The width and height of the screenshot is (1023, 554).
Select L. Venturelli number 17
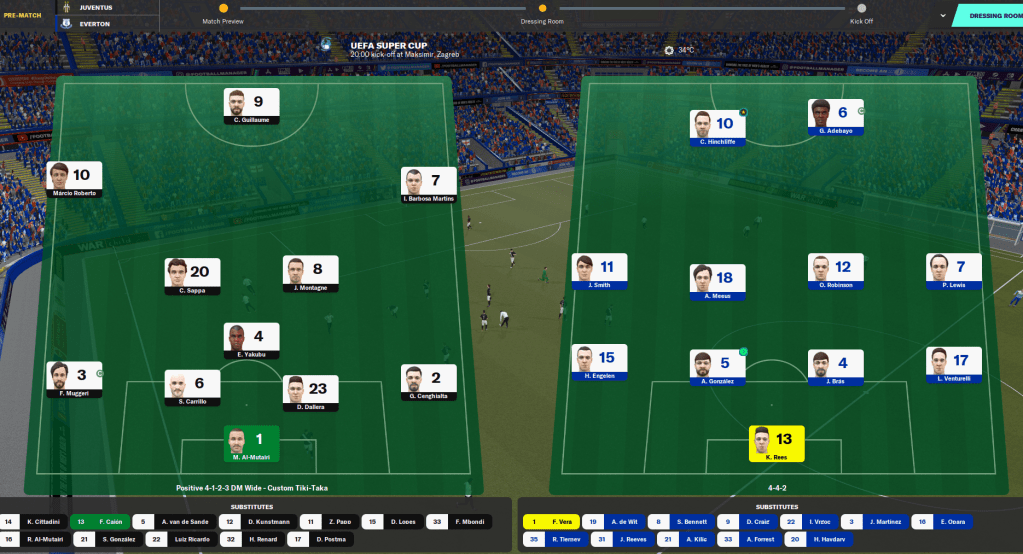[x=953, y=365]
